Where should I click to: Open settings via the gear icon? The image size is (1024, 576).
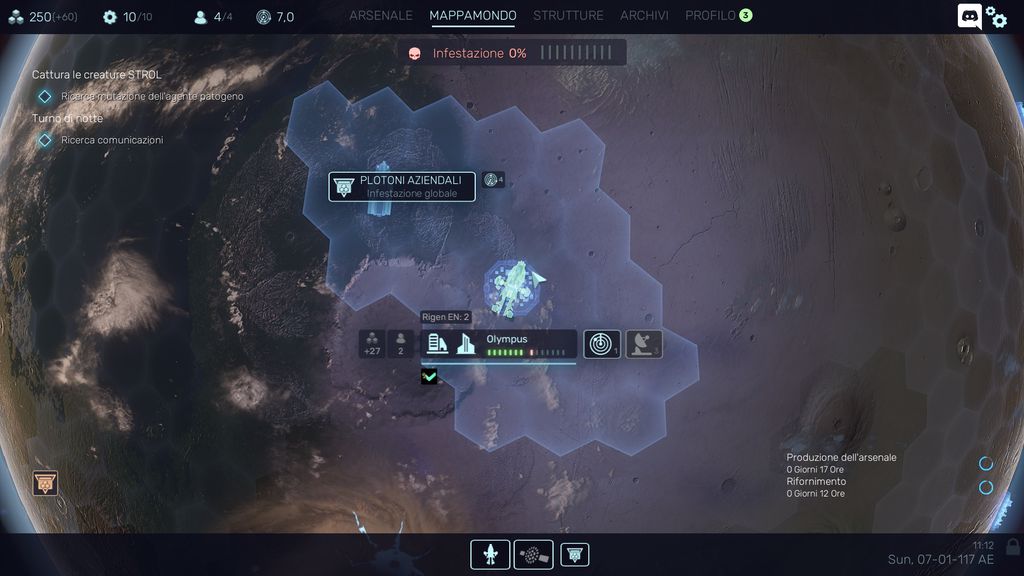997,17
